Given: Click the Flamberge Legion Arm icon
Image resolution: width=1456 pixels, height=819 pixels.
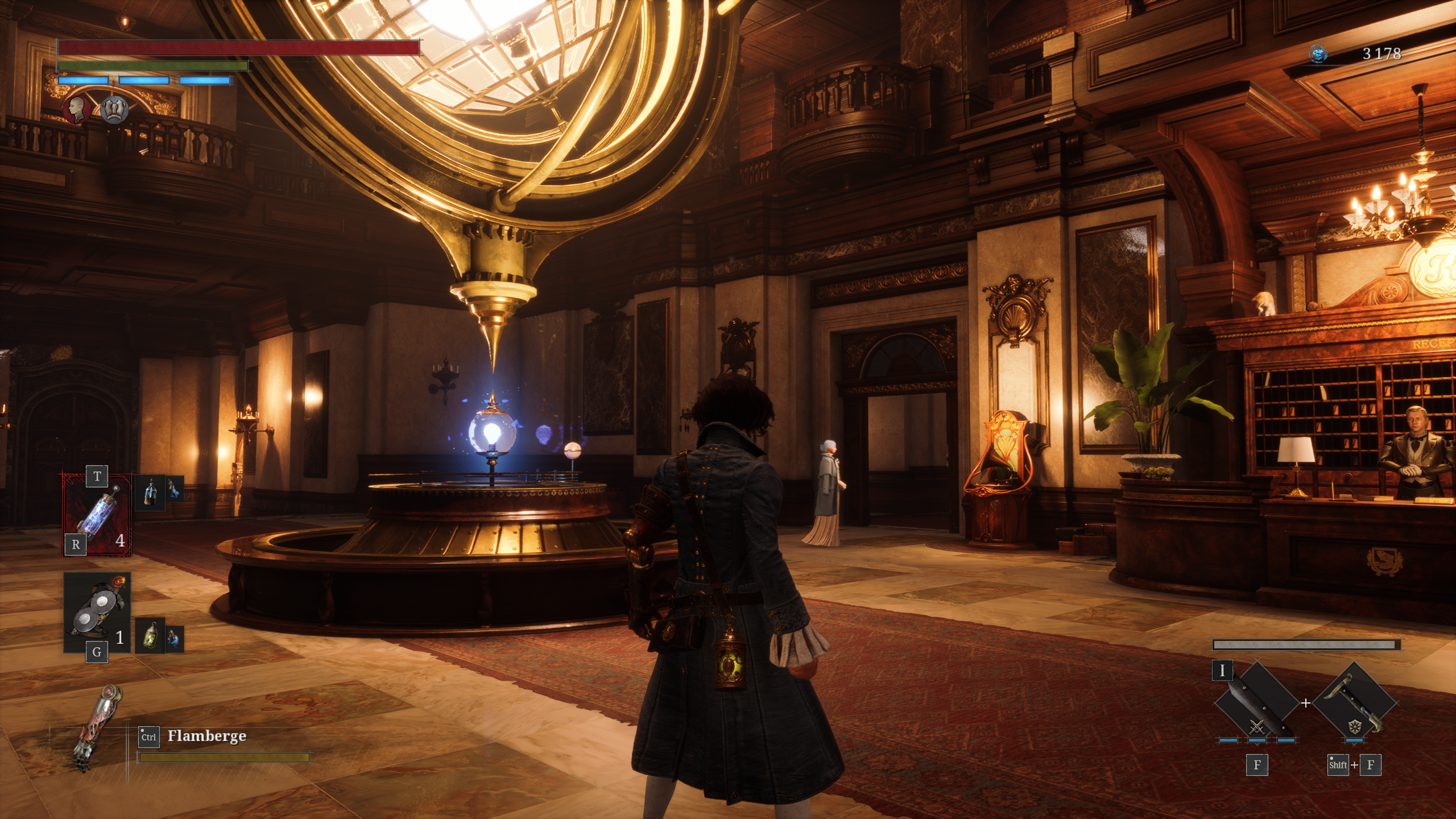Looking at the screenshot, I should pyautogui.click(x=98, y=728).
